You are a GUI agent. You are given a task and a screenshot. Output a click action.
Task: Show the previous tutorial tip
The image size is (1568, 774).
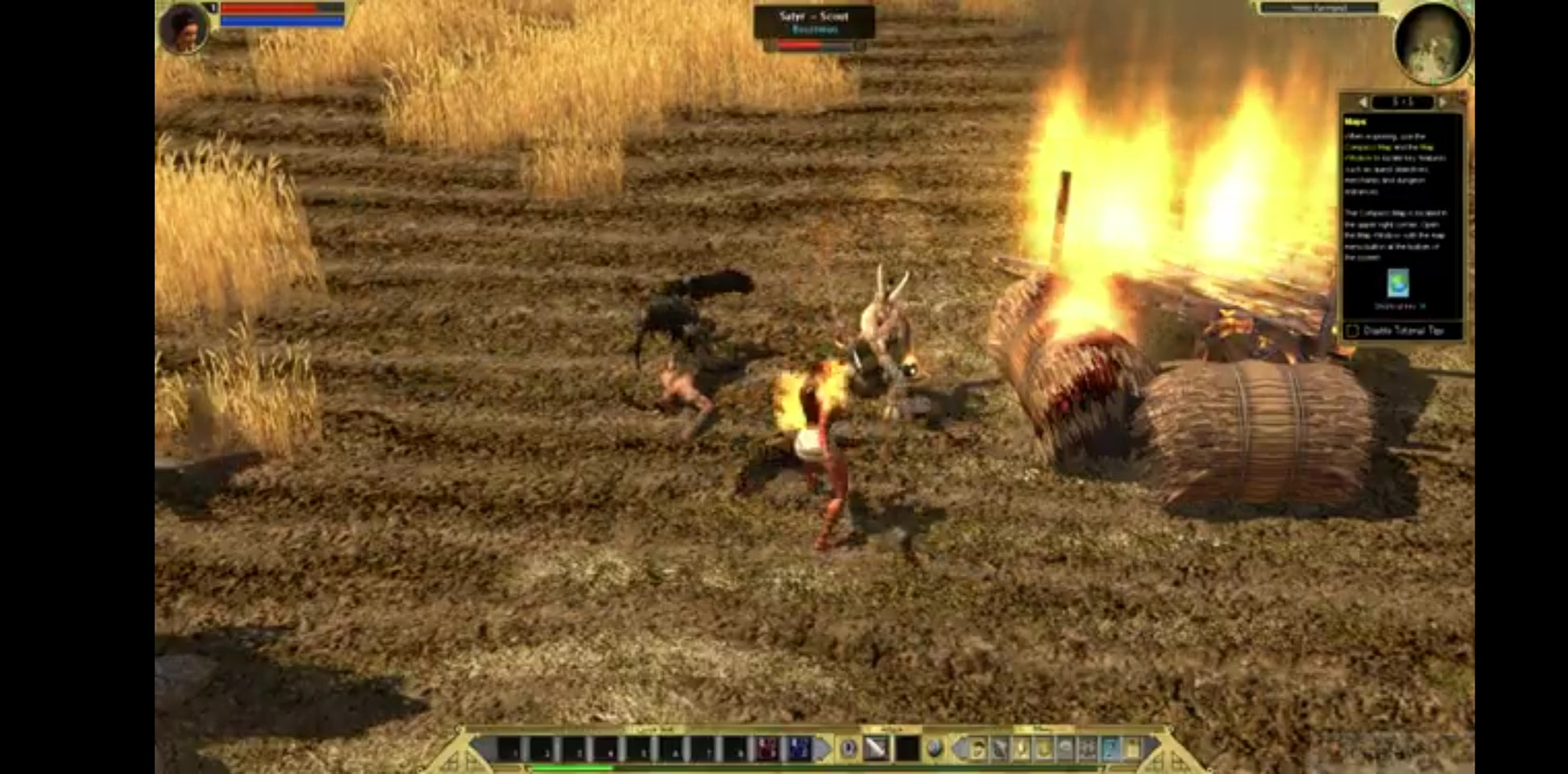click(x=1363, y=102)
